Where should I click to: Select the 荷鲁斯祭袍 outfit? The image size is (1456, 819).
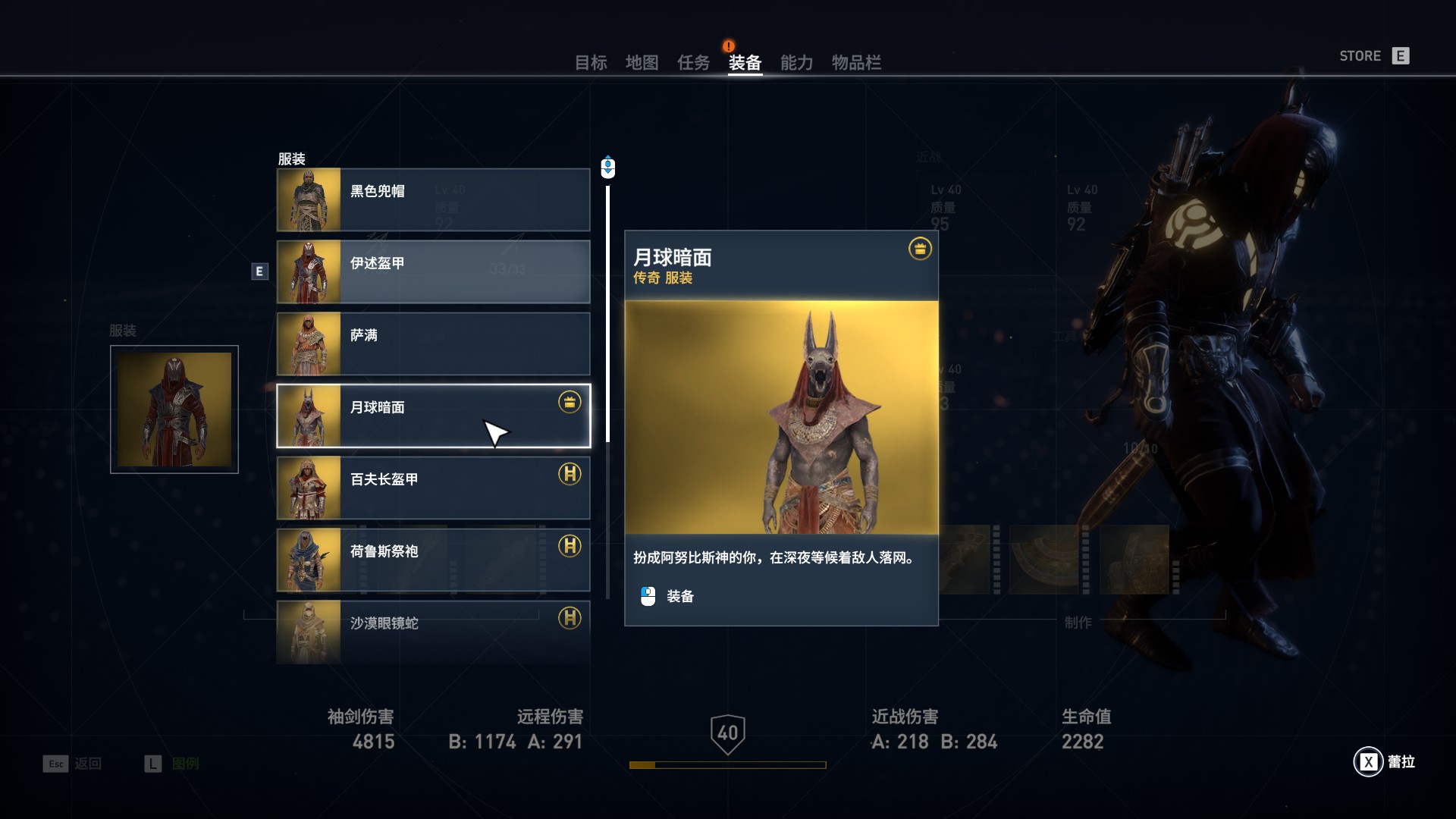click(433, 560)
